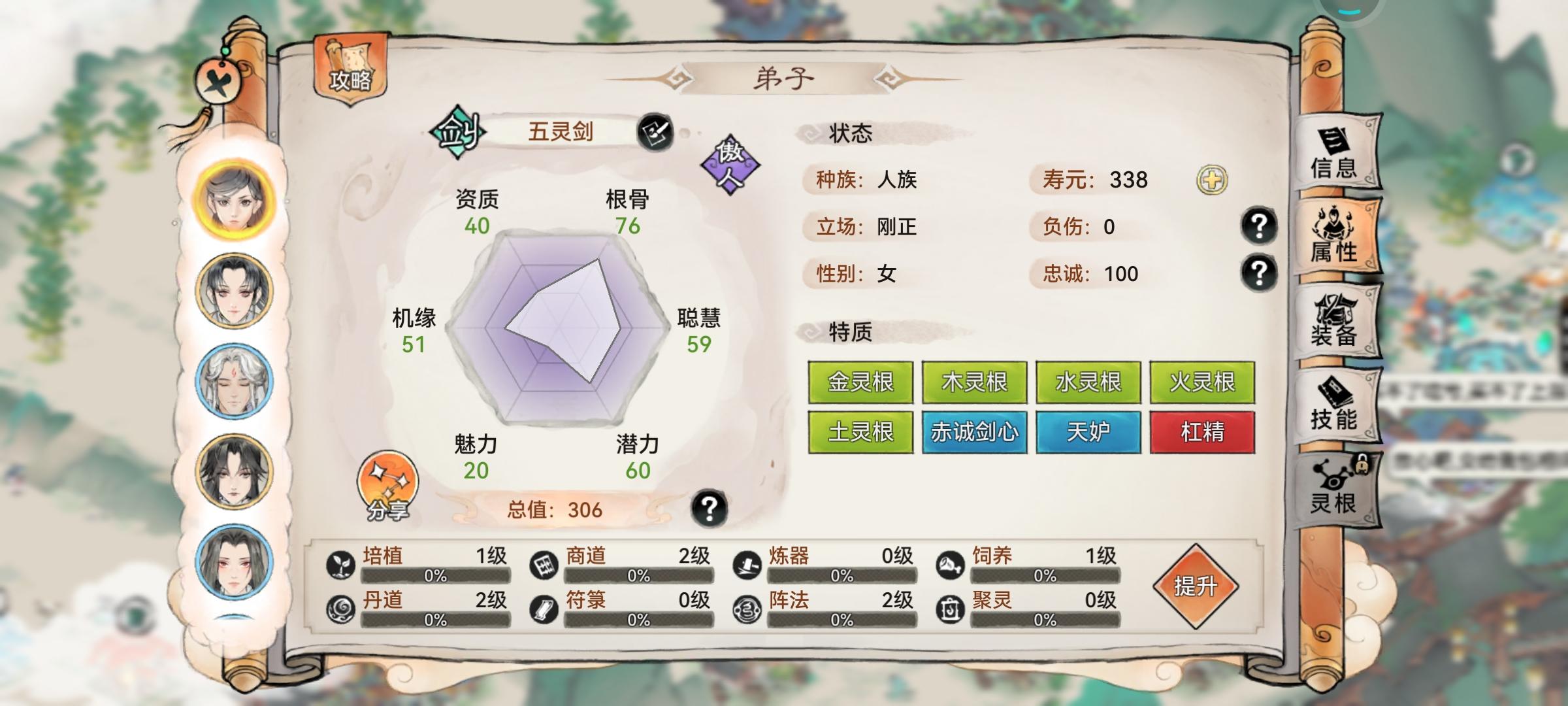
Task: Click the plus icon beside 寿元
Action: click(x=1212, y=180)
